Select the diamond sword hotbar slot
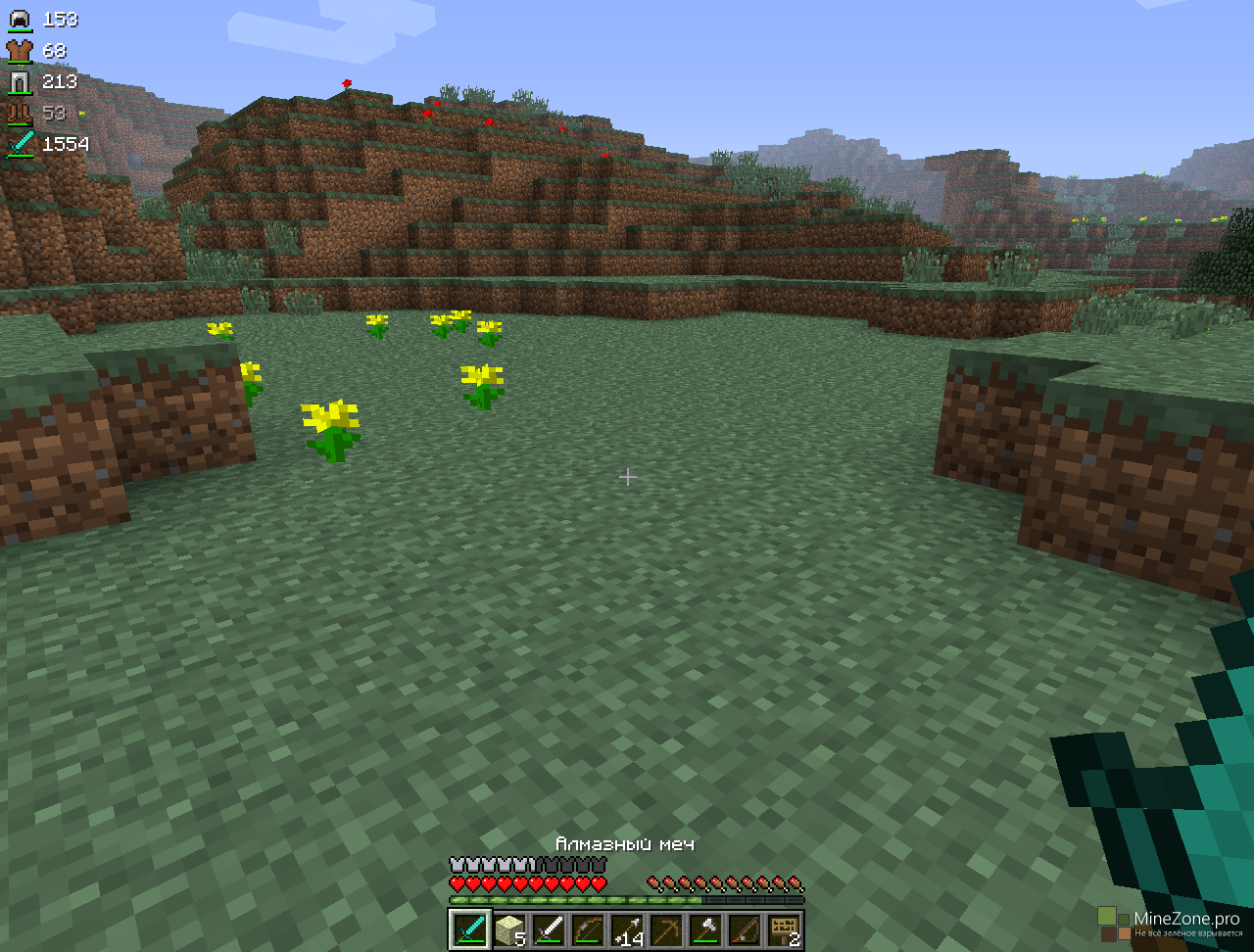1254x952 pixels. pyautogui.click(x=469, y=929)
